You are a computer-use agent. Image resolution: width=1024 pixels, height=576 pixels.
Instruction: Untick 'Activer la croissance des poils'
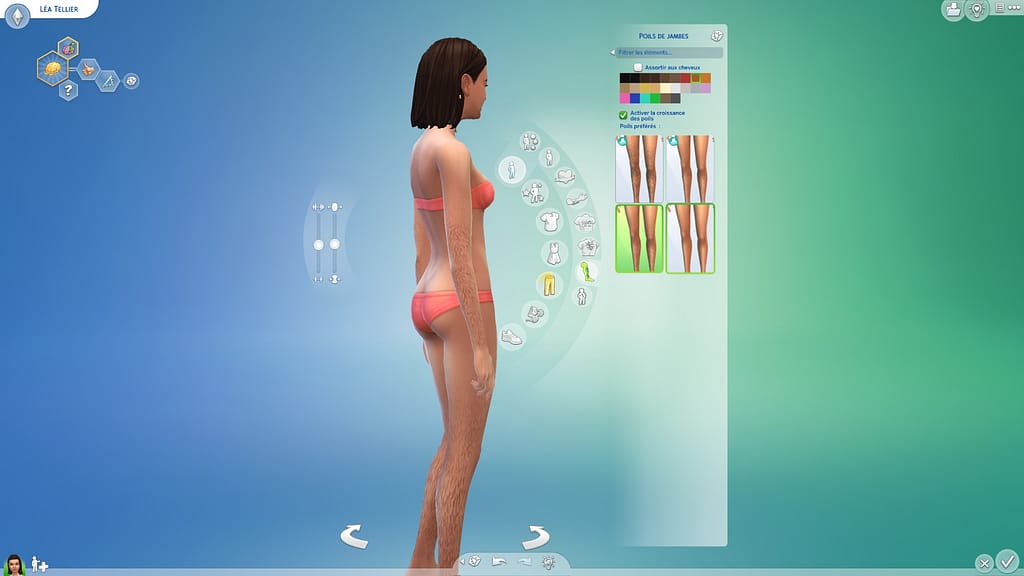(623, 115)
